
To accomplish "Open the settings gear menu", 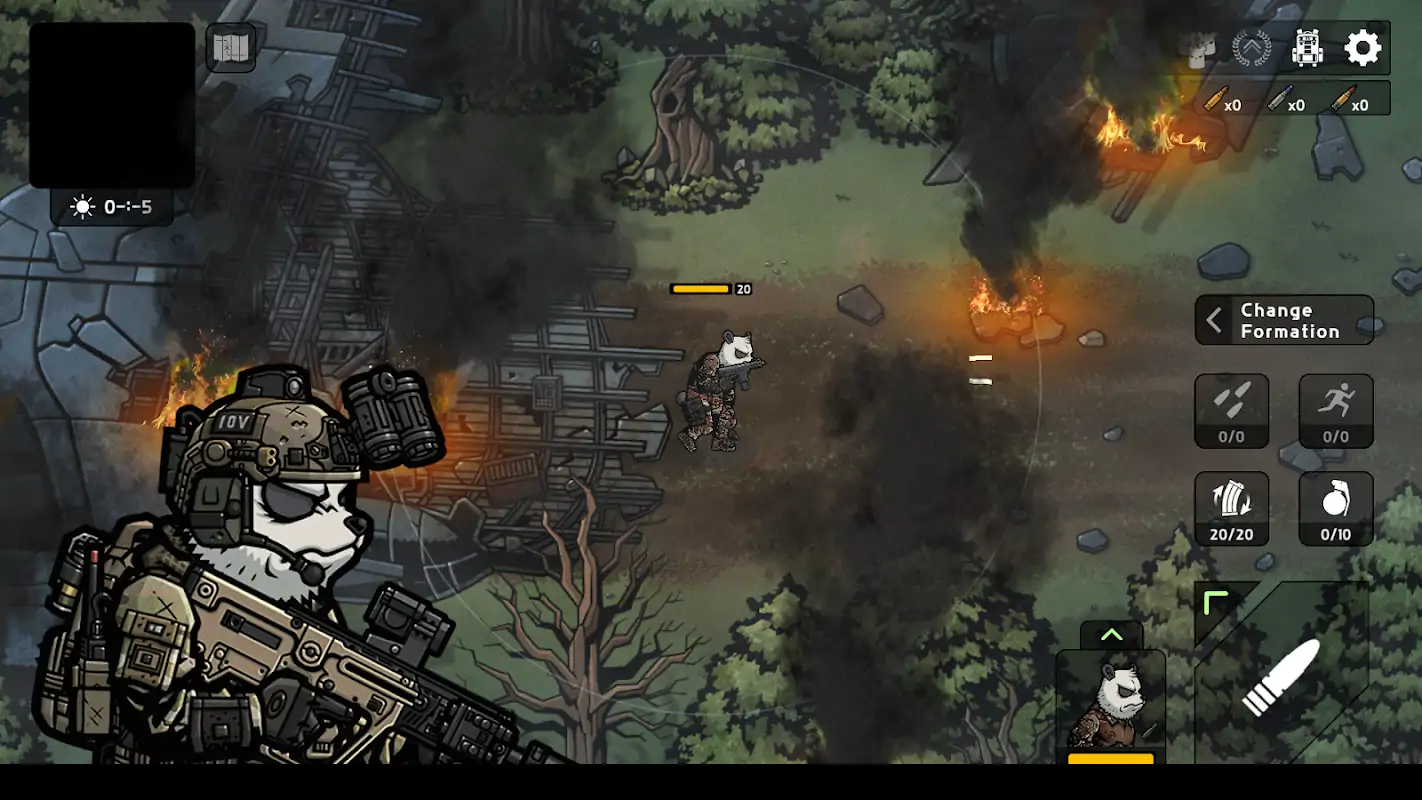I will point(1362,48).
